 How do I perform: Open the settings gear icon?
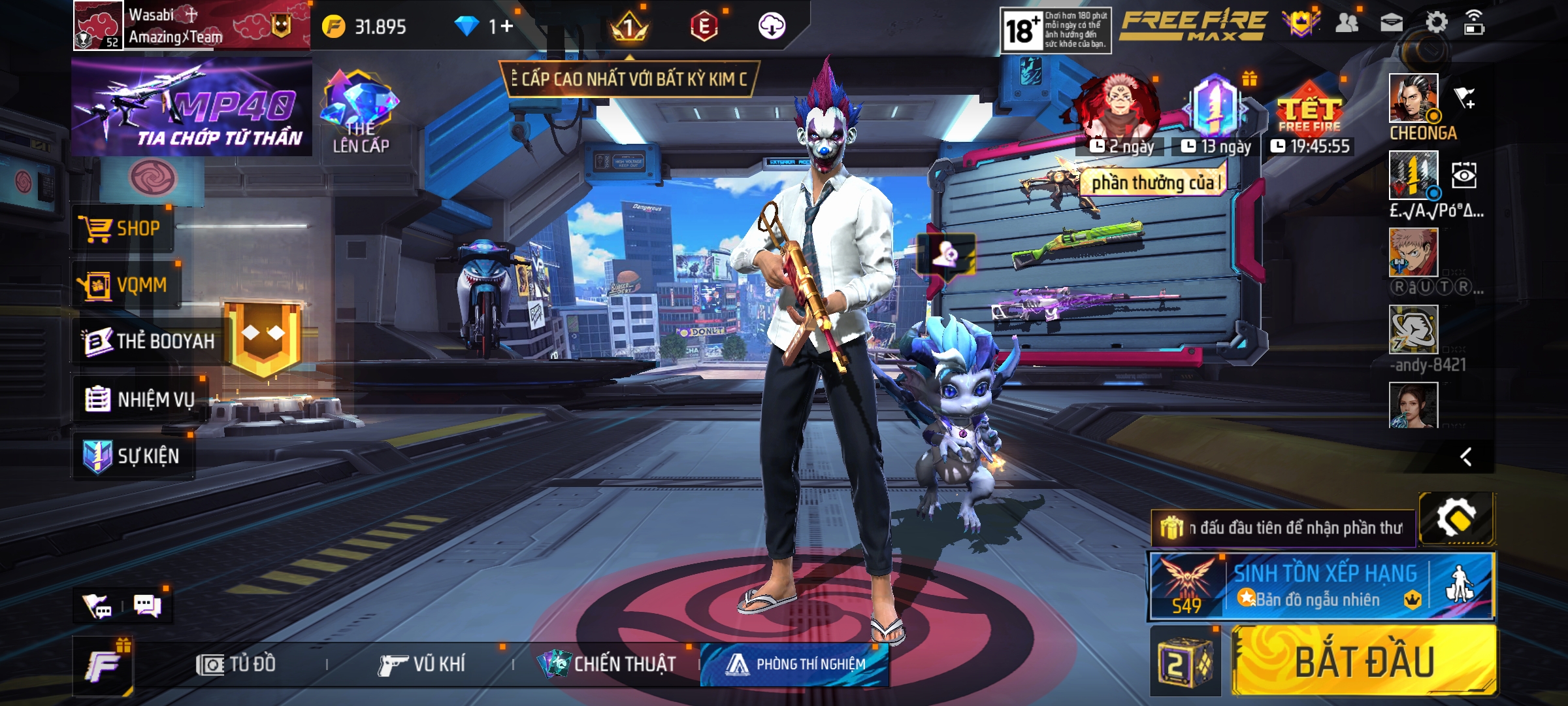[x=1436, y=24]
